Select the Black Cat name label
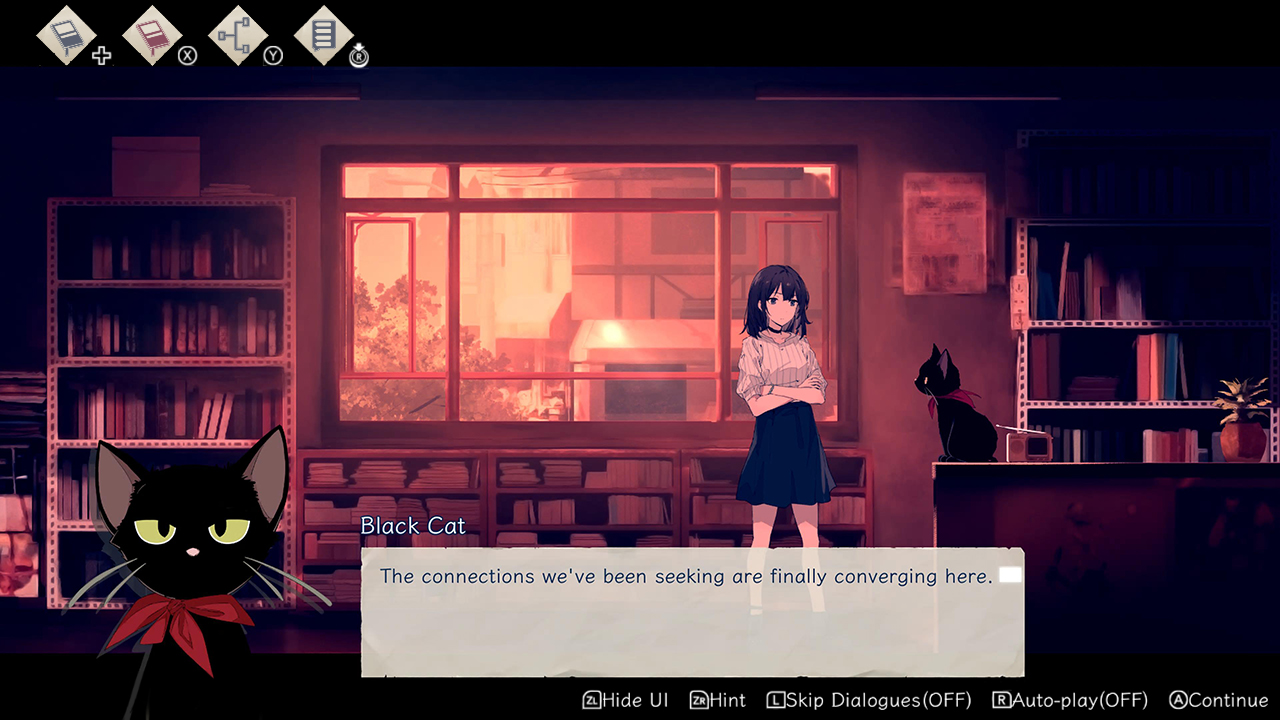Screen dimensions: 1280x720 click(x=413, y=525)
